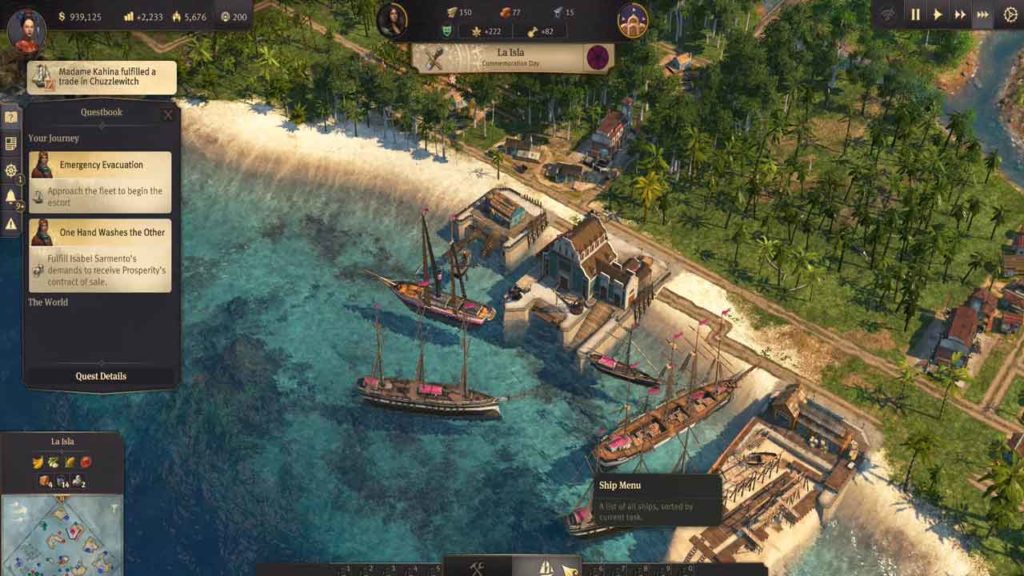Click the La Isla Commemoration Day banner

pos(513,57)
